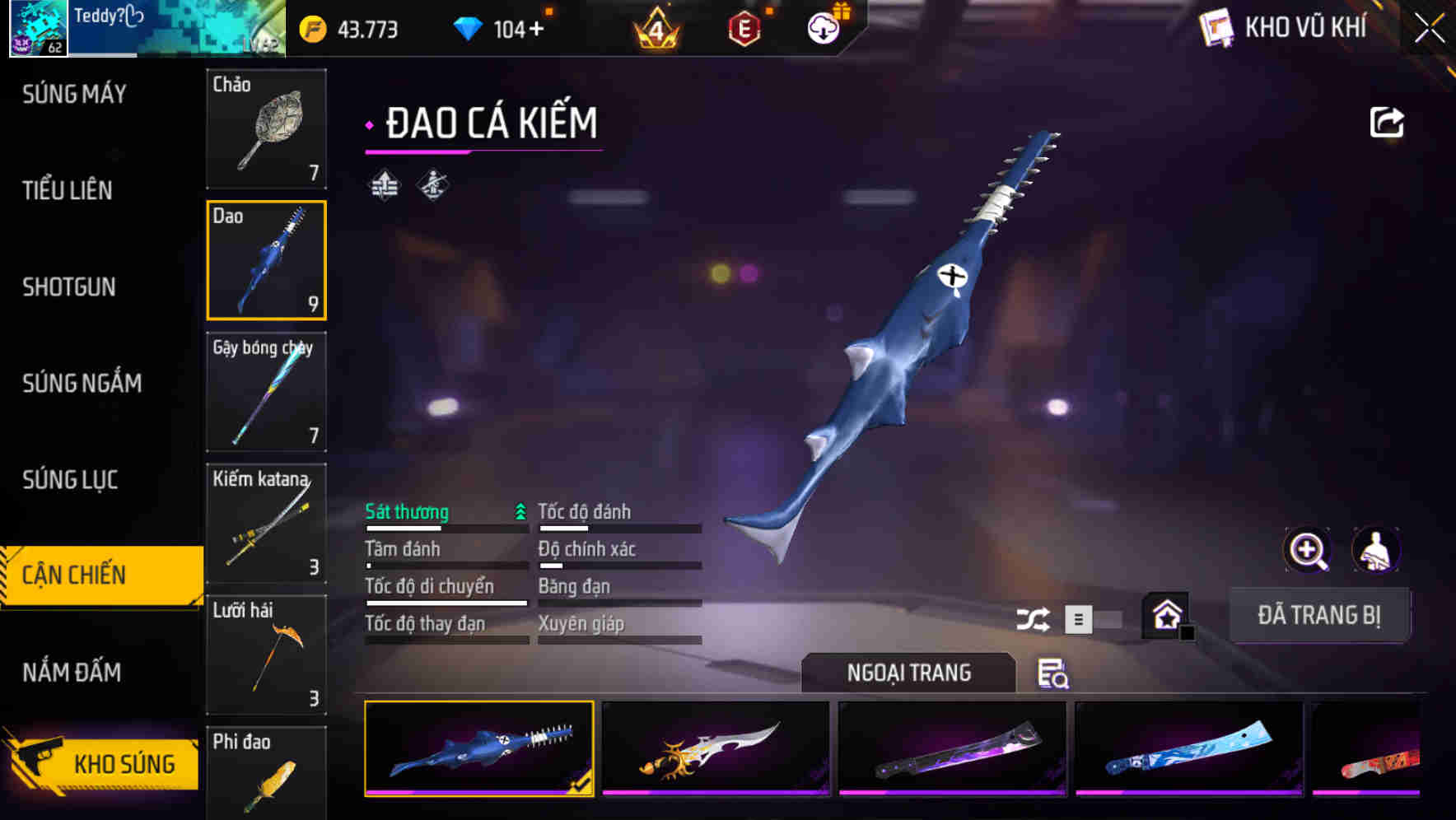This screenshot has height=820, width=1456.
Task: Enable random skin shuffle
Action: point(1034,617)
